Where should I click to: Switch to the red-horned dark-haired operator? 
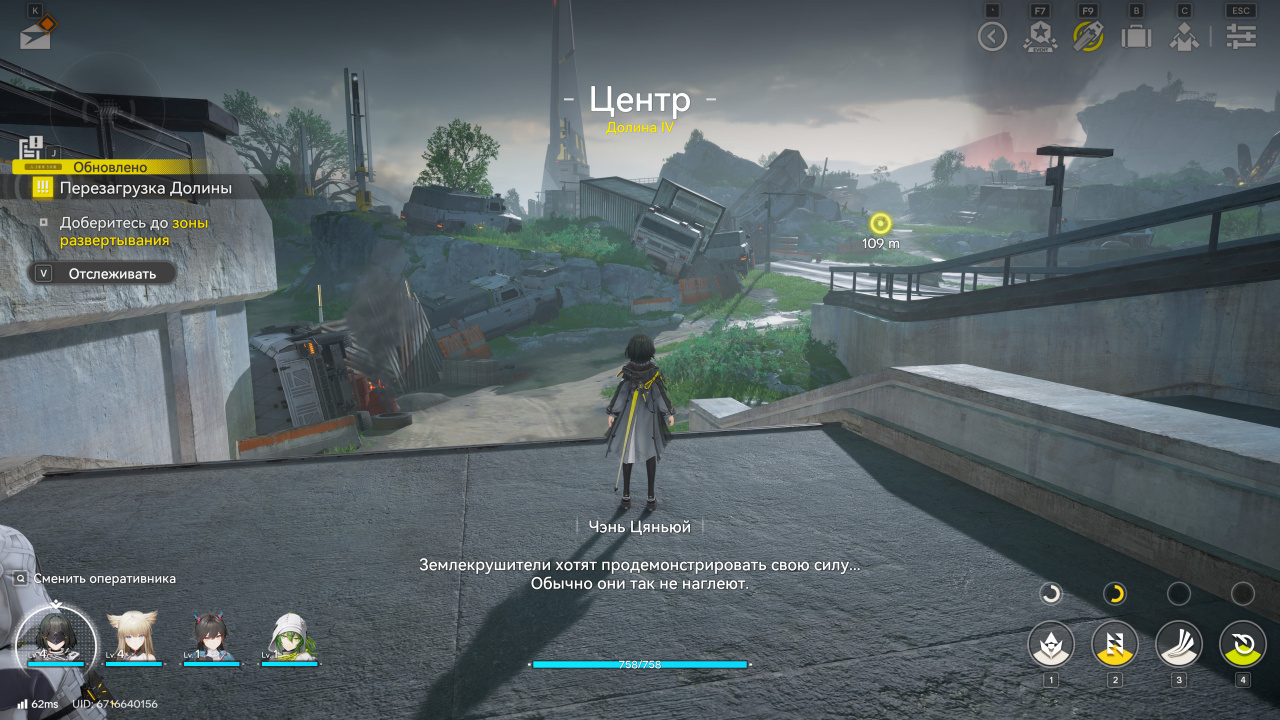point(212,636)
